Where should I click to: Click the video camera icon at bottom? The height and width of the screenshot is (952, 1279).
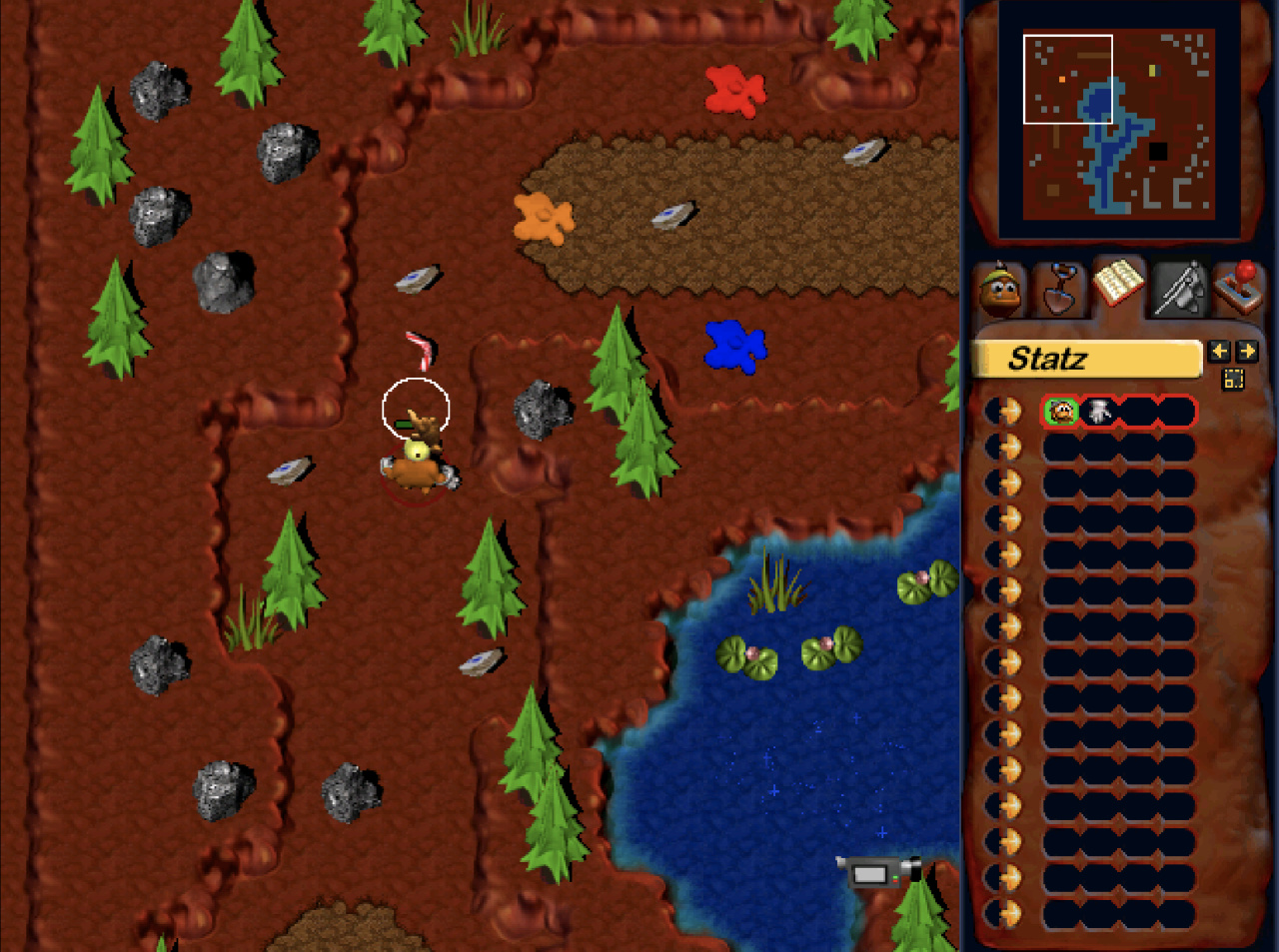[877, 873]
